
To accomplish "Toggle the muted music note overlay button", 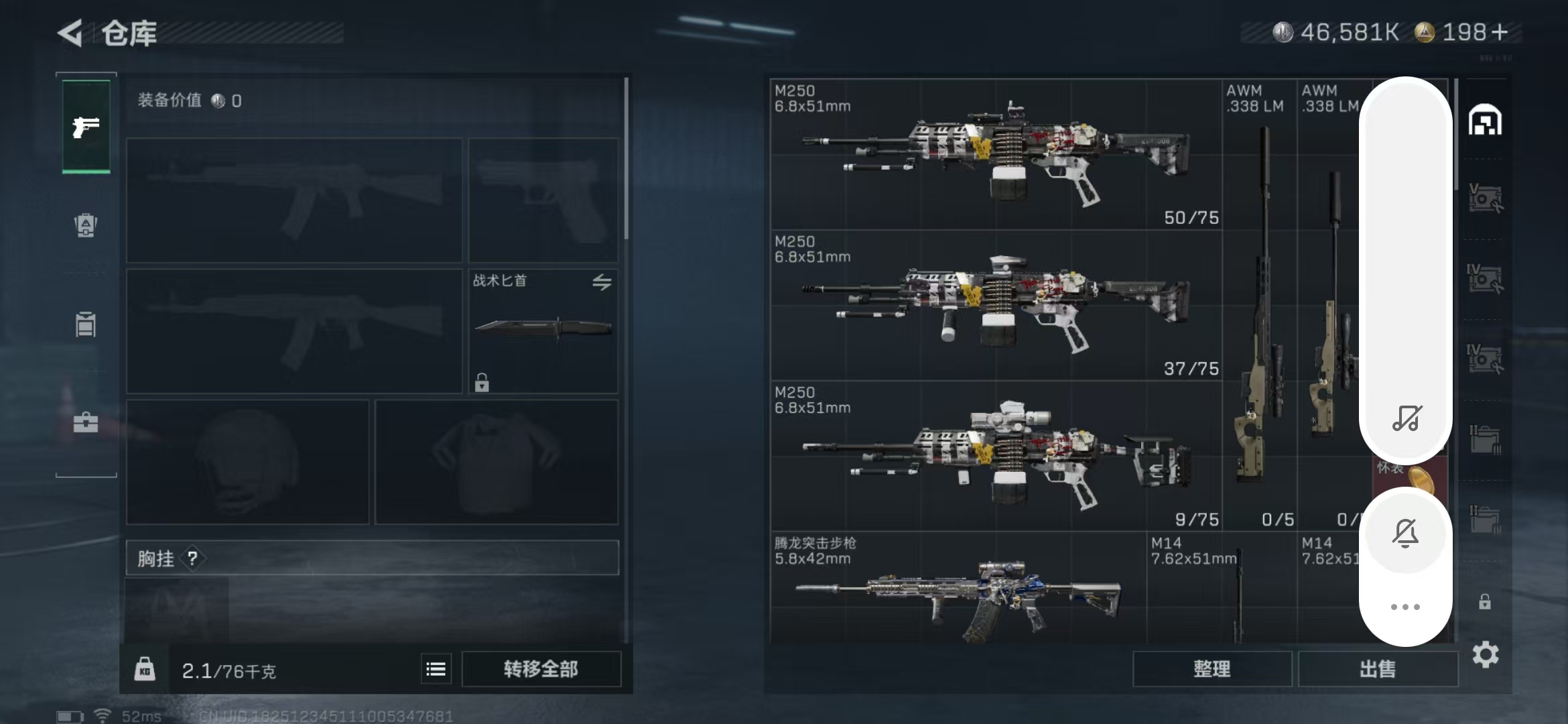I will (x=1406, y=418).
